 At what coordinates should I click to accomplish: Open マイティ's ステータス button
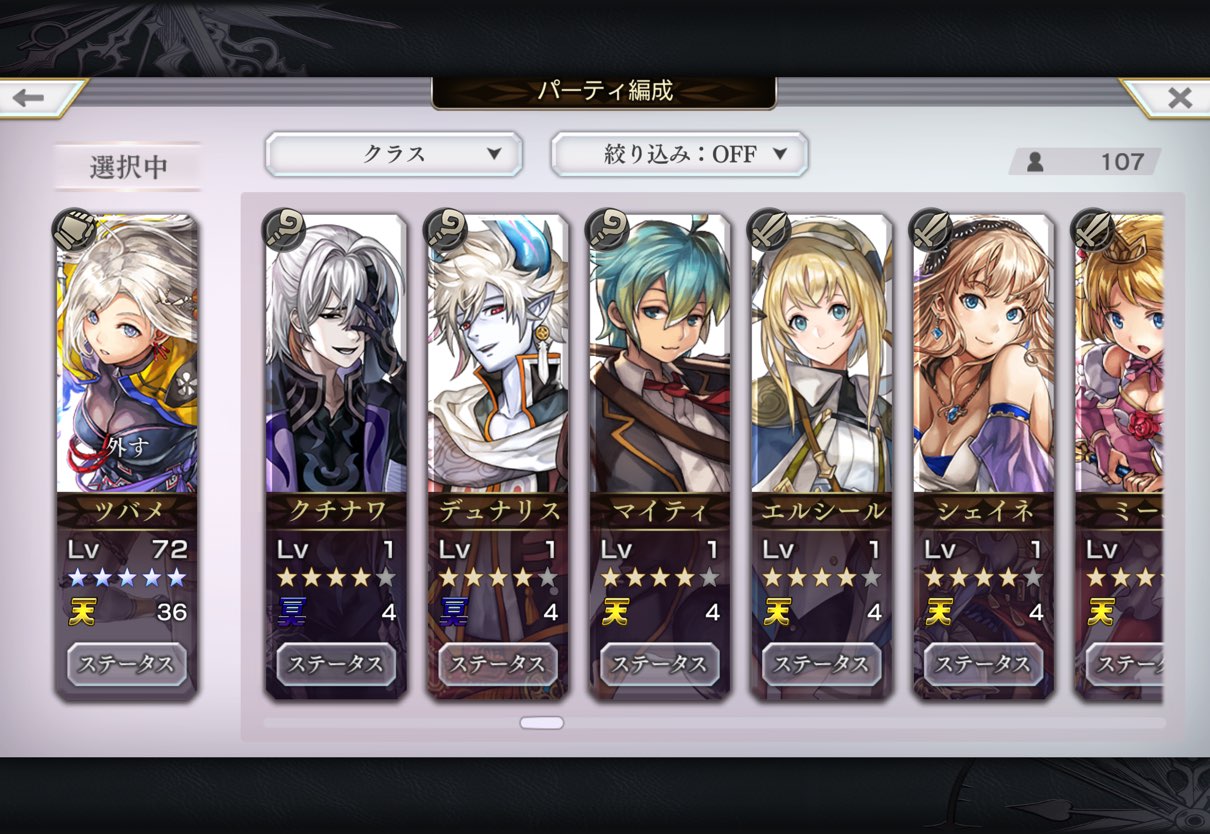pyautogui.click(x=660, y=664)
